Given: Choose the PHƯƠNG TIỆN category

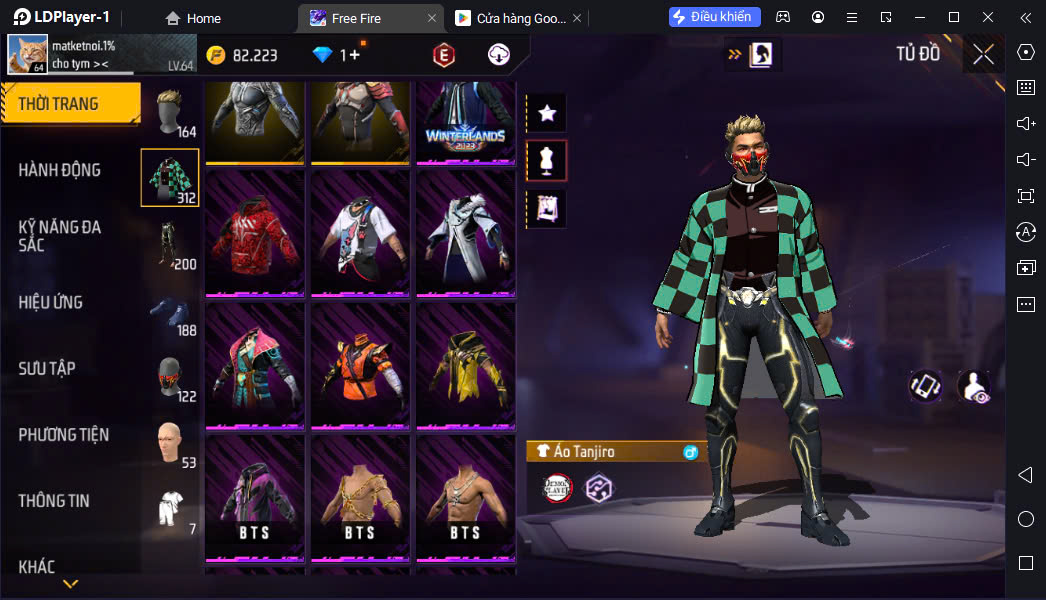Looking at the screenshot, I should coord(63,435).
